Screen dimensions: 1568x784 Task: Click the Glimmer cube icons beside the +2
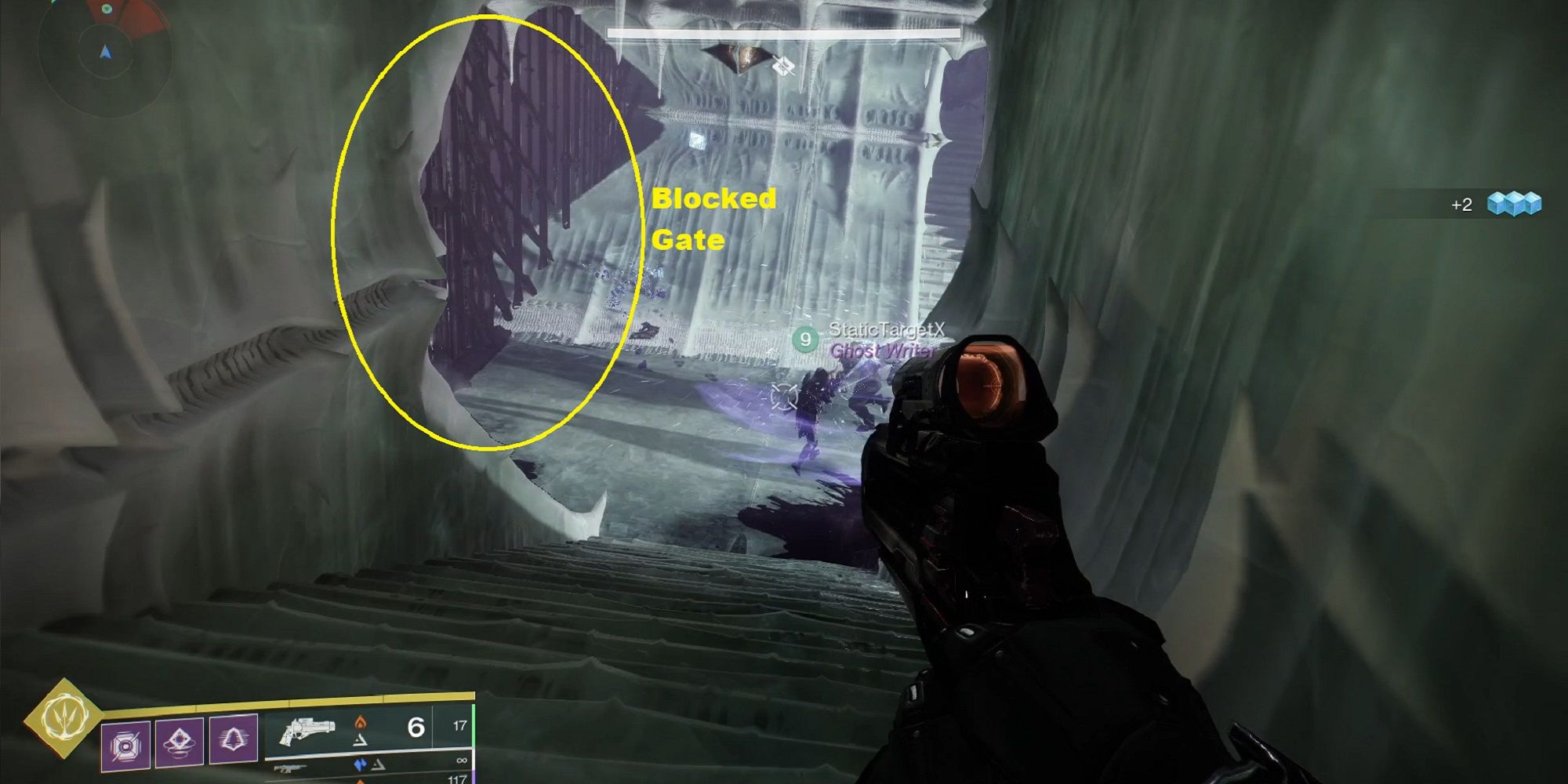(1515, 204)
